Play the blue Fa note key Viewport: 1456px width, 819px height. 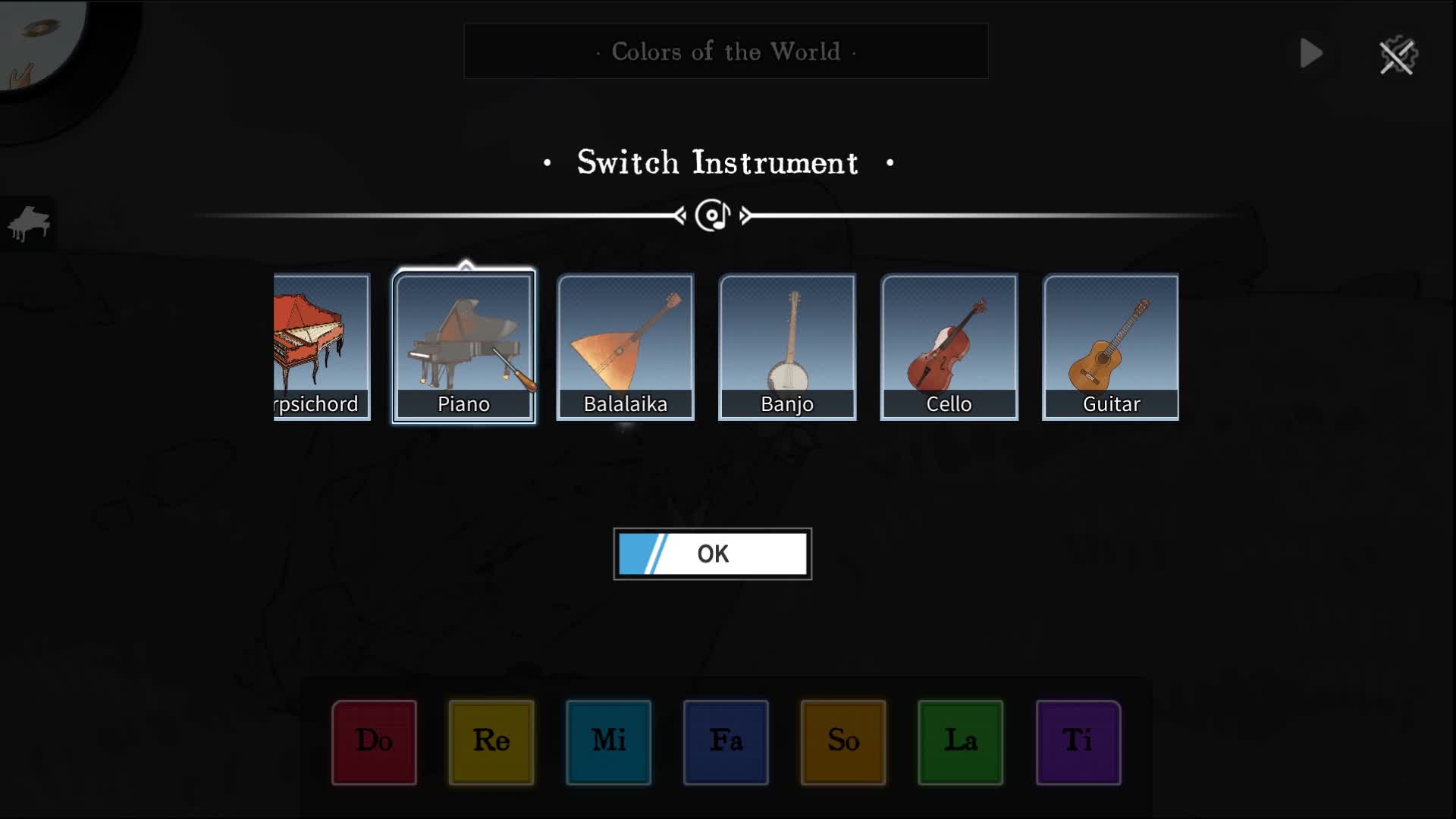(726, 742)
